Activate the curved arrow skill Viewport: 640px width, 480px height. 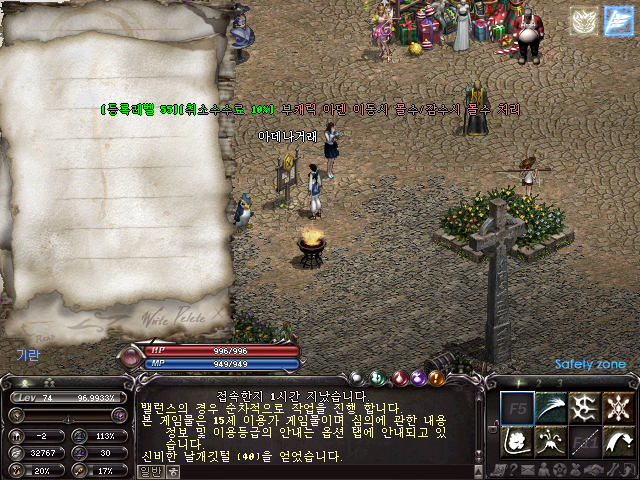point(618,440)
